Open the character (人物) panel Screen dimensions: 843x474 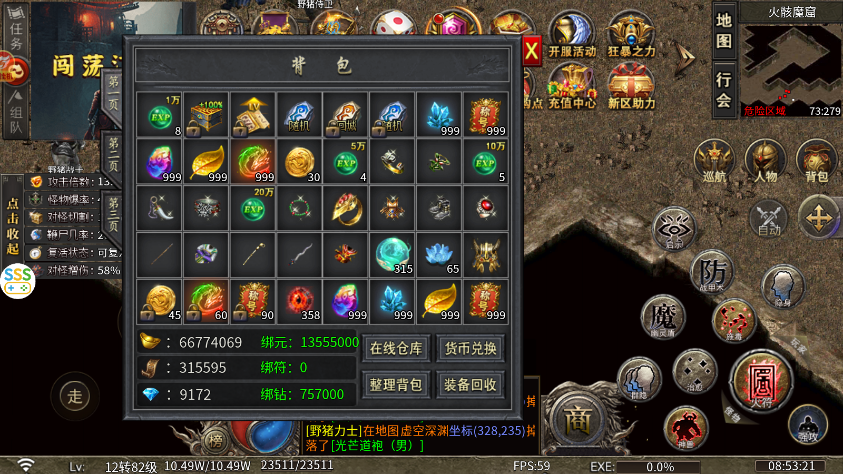(765, 160)
